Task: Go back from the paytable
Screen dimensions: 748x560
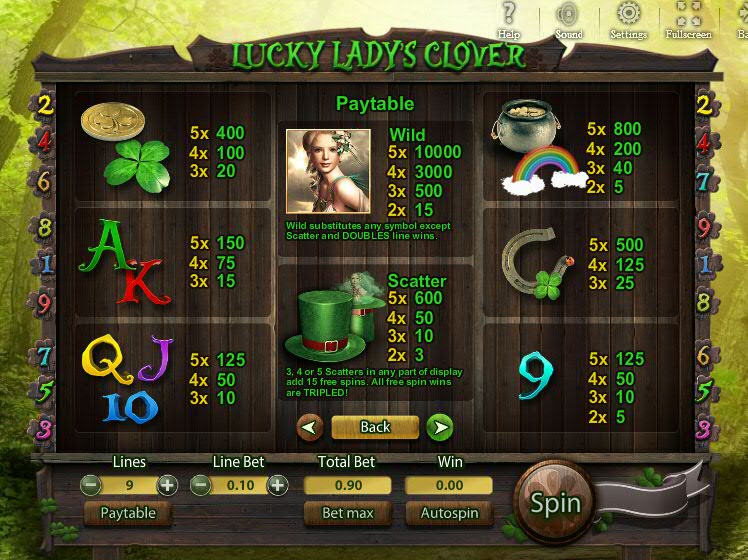Action: [375, 427]
